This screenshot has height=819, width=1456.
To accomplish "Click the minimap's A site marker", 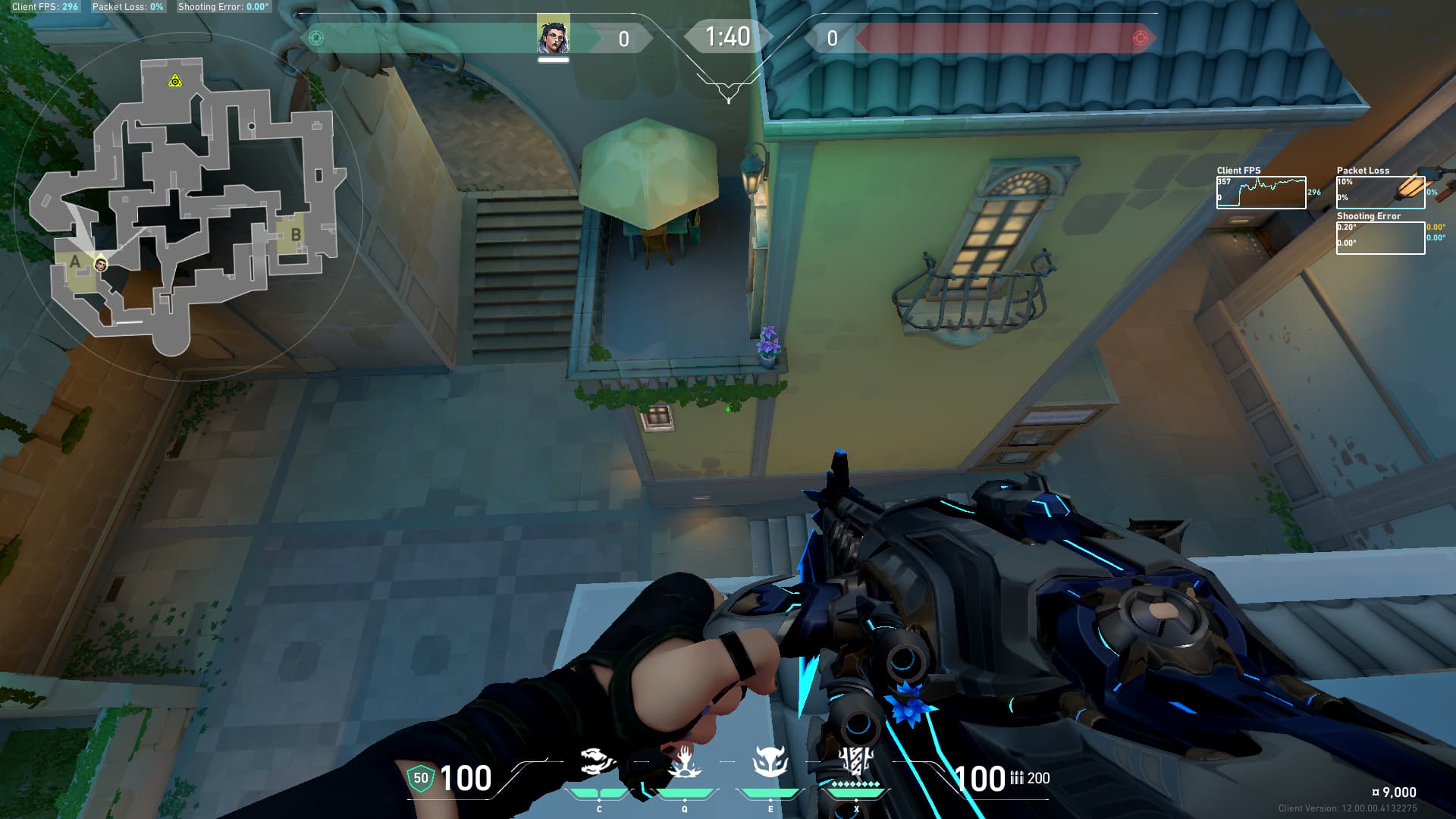I will (75, 262).
